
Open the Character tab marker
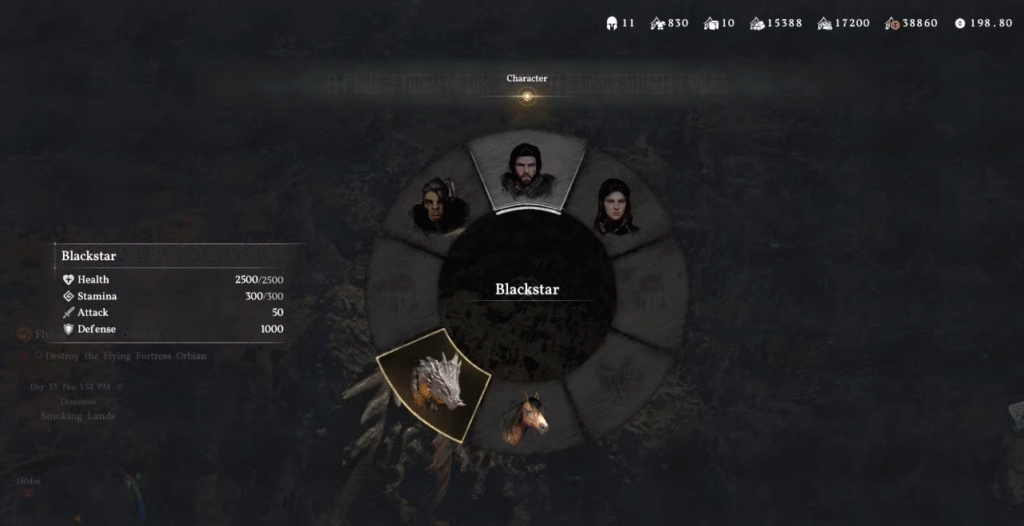[x=527, y=96]
